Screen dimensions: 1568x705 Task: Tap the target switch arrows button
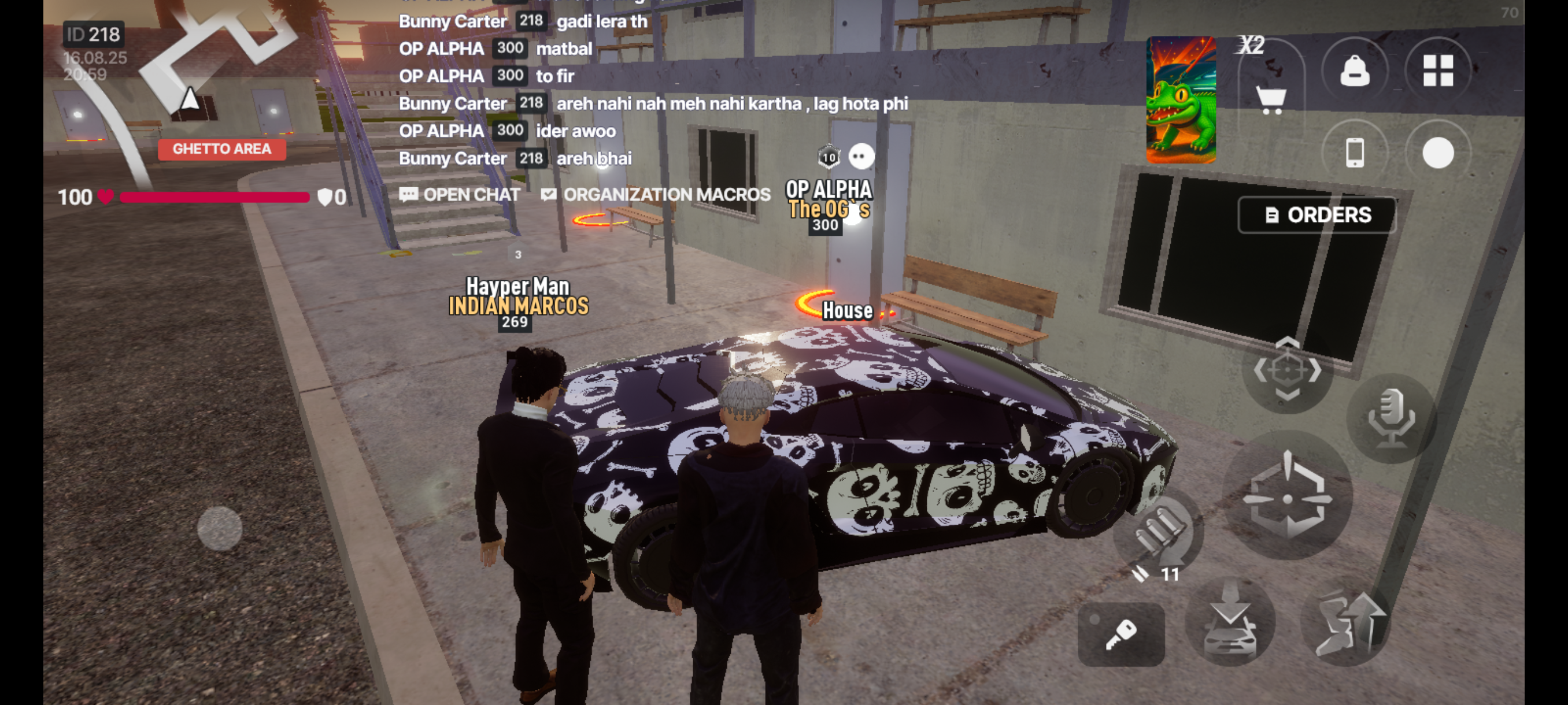tap(1287, 369)
